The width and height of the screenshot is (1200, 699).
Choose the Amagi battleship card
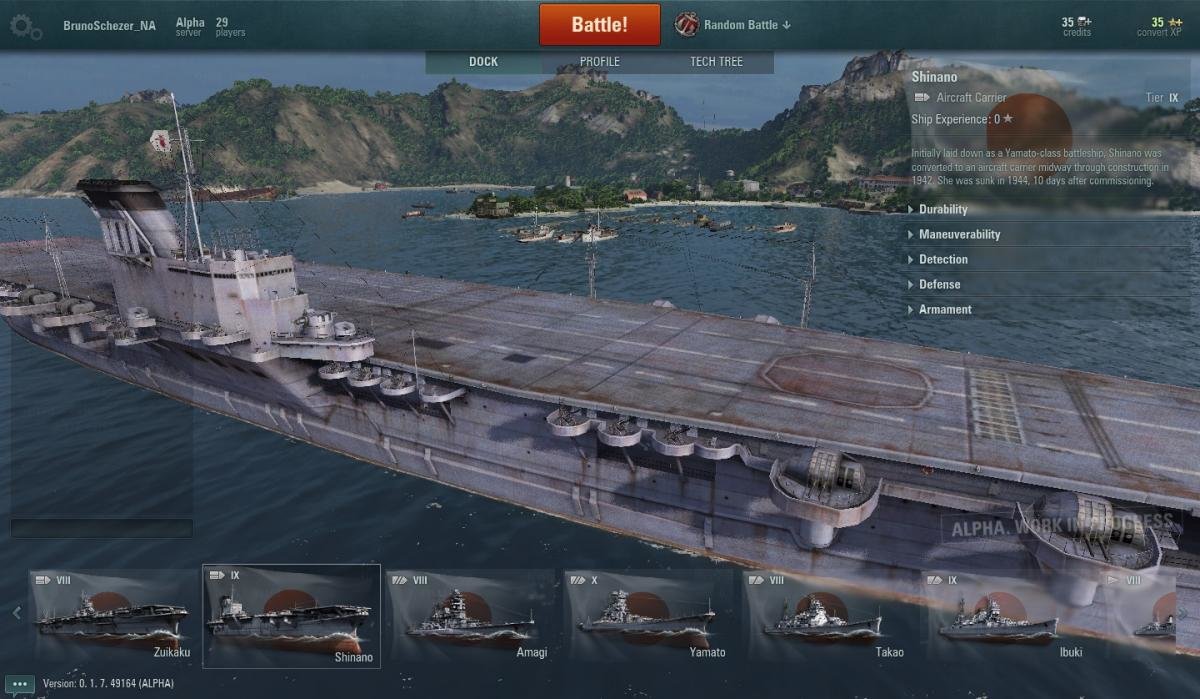point(470,615)
